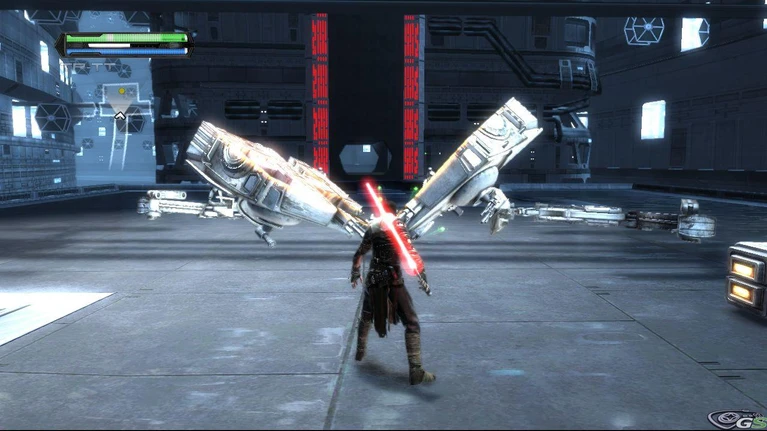The width and height of the screenshot is (767, 431).
Task: Select the yellow objective dot on the minimap
Action: (121, 92)
